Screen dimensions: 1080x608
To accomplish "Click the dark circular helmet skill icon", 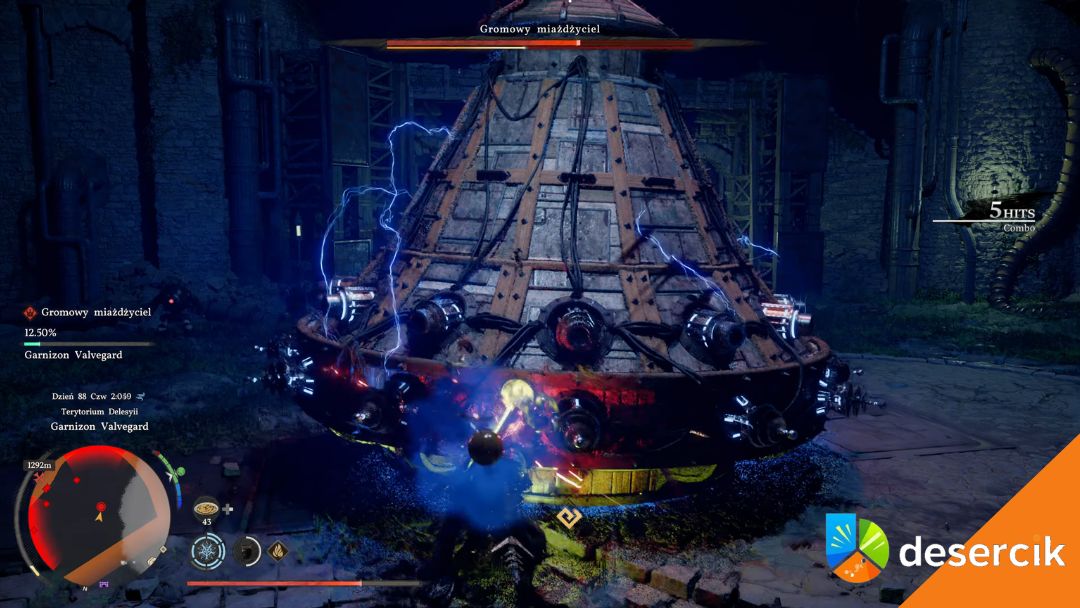I will coord(246,550).
